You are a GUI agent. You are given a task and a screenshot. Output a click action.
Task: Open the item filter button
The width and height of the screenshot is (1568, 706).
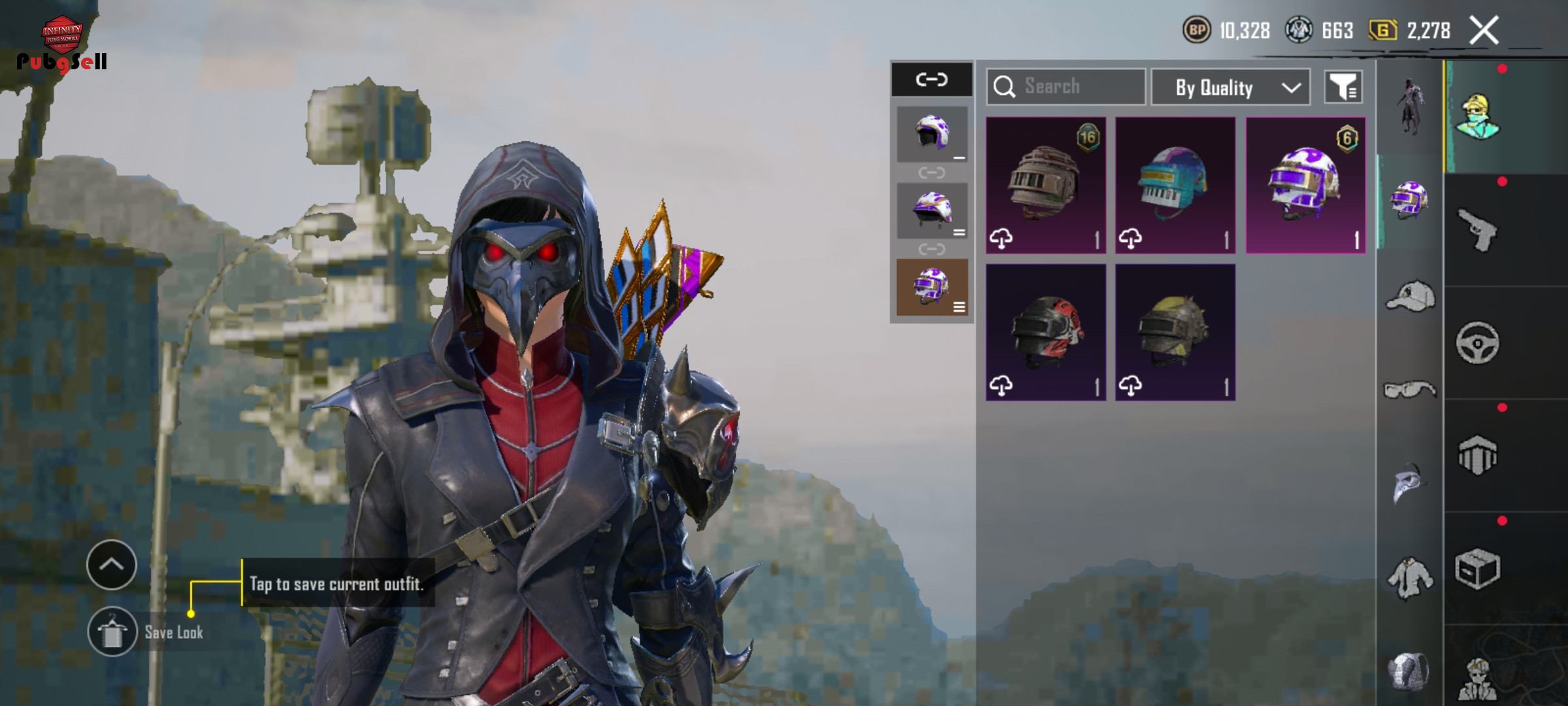[1343, 87]
